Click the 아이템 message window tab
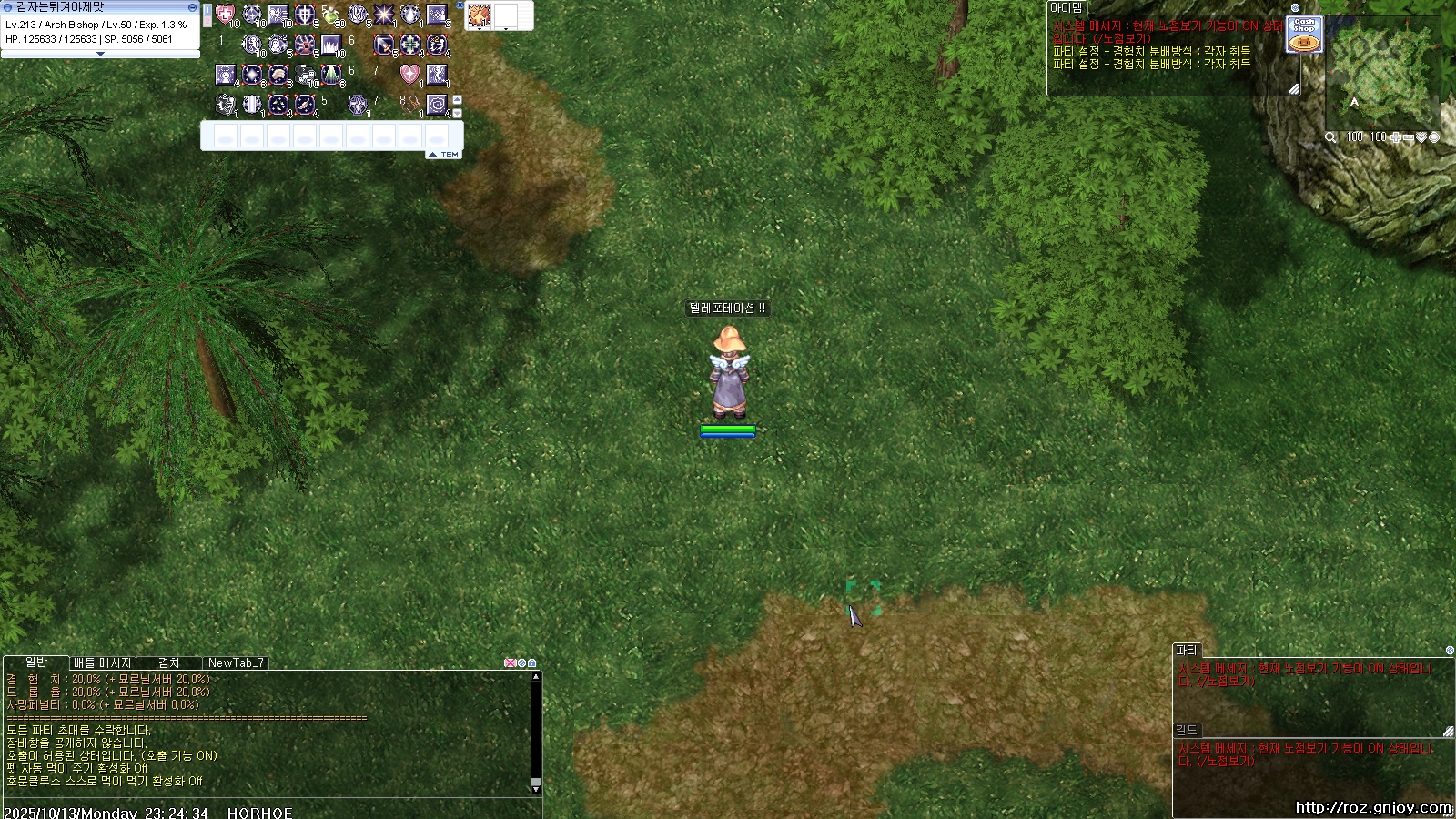This screenshot has height=819, width=1456. [x=1067, y=7]
